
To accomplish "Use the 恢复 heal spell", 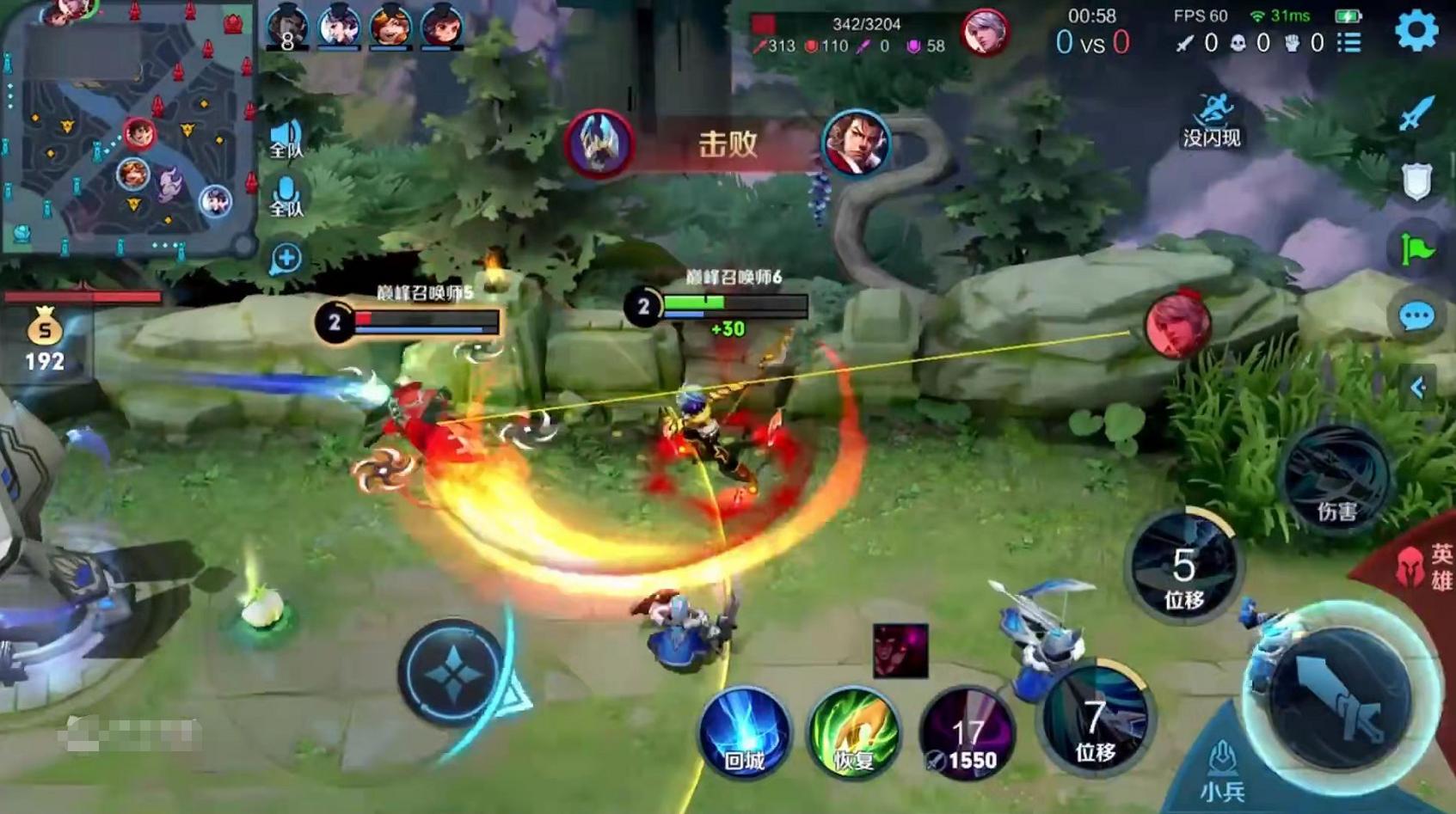I will pyautogui.click(x=853, y=733).
